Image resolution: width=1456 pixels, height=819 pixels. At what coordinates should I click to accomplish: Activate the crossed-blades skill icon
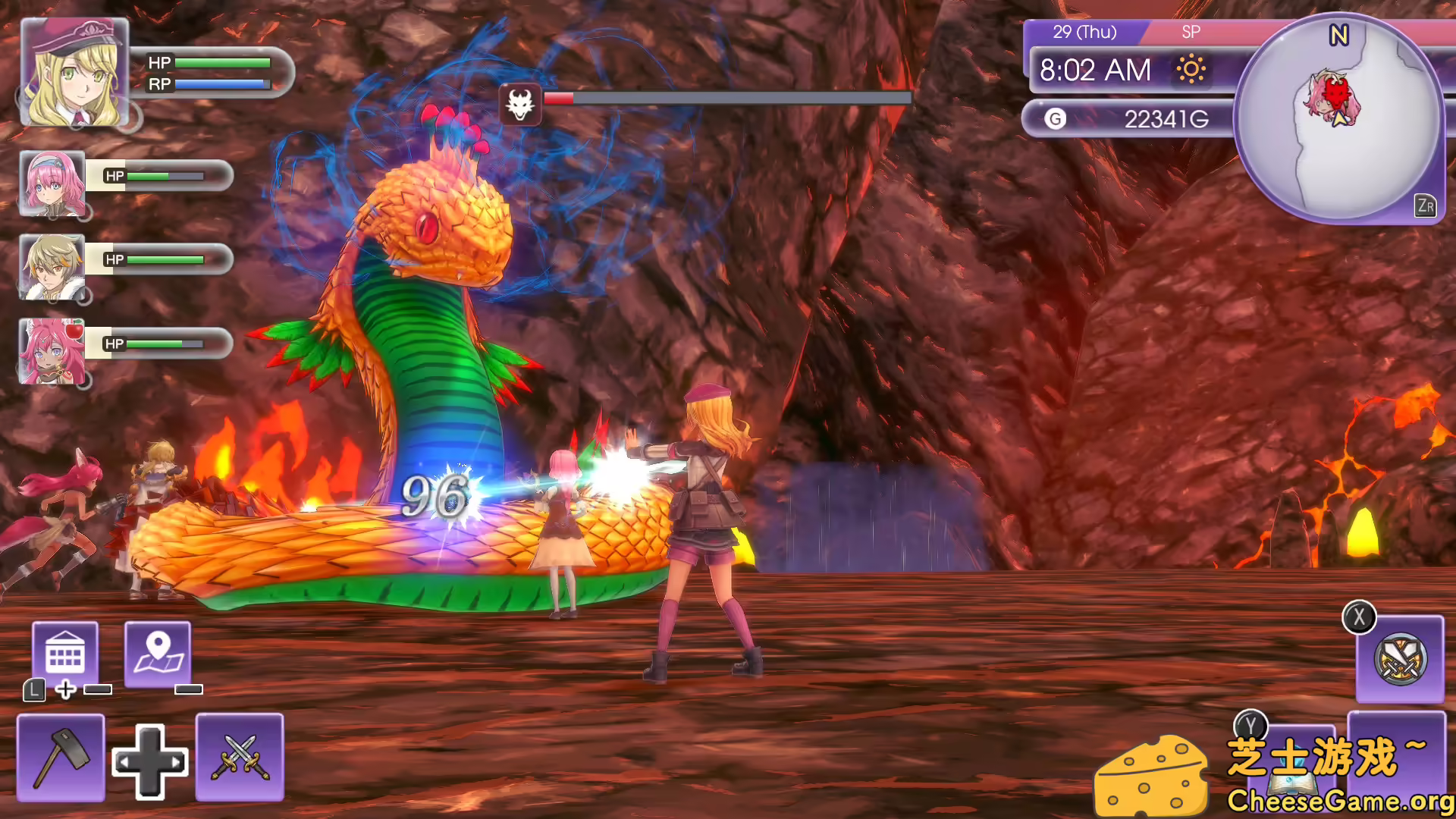(x=1400, y=658)
